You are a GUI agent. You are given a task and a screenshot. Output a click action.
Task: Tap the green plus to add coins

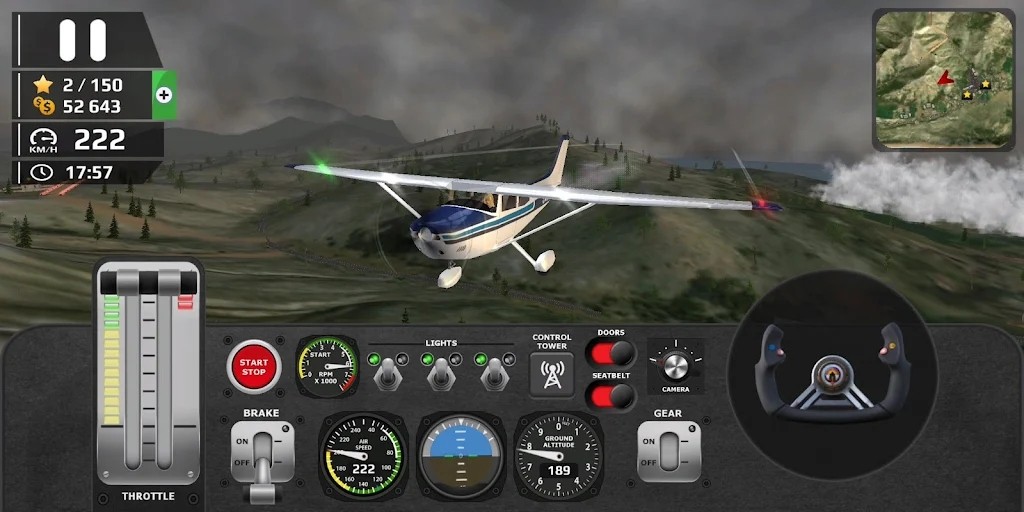pyautogui.click(x=164, y=95)
